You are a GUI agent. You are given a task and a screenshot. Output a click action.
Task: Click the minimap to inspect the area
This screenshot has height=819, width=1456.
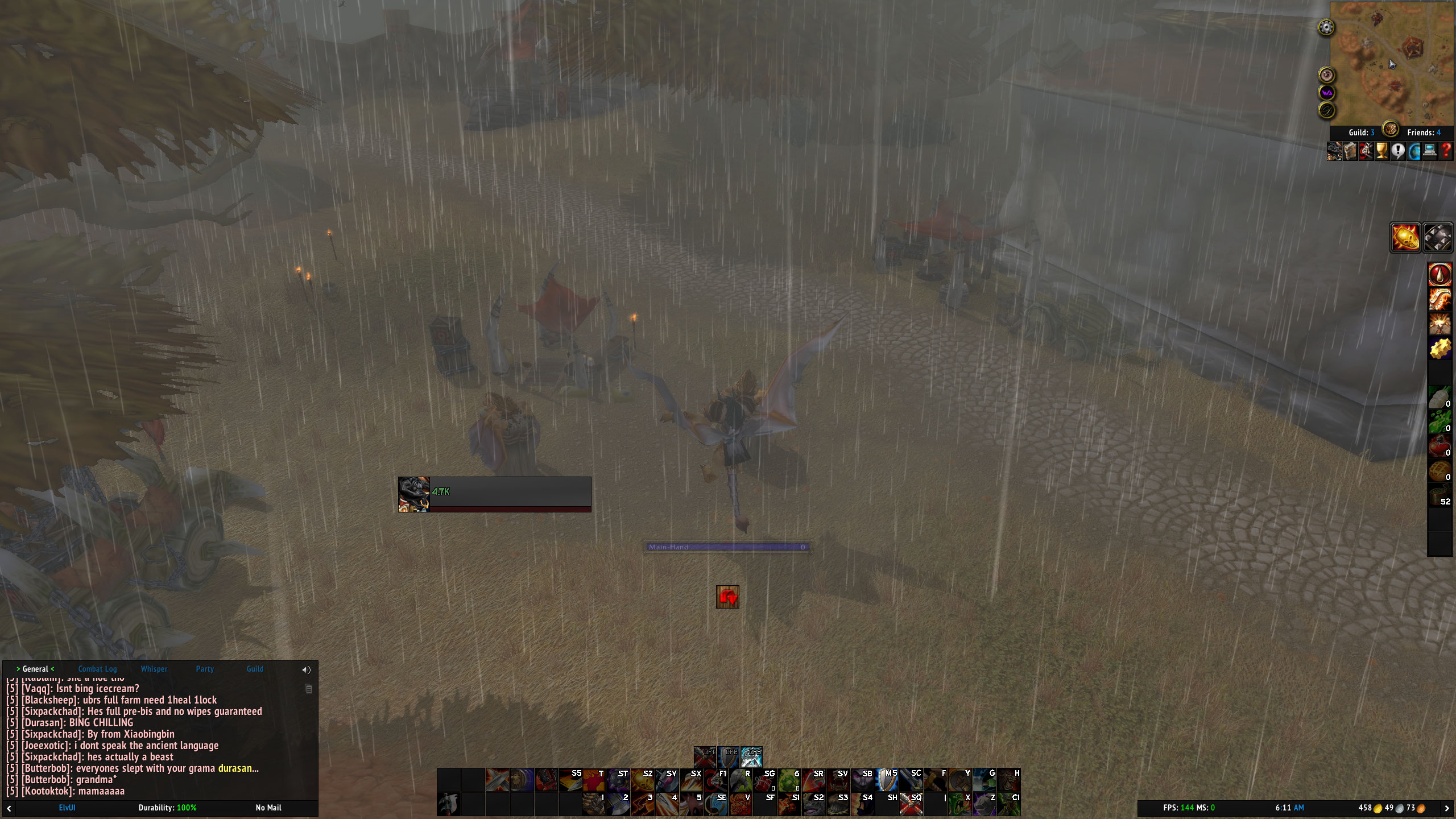point(1391,63)
